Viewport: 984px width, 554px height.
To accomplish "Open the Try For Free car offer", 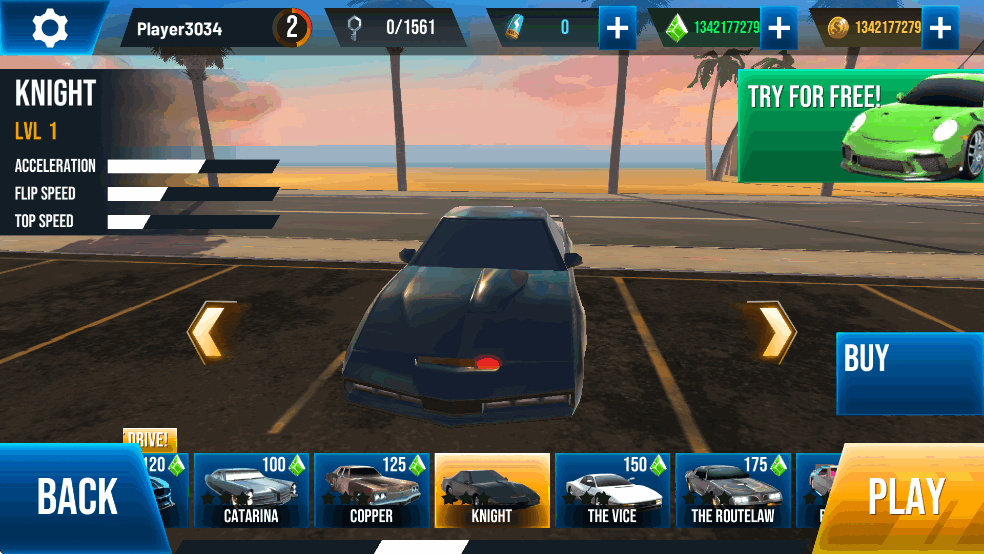I will pos(860,126).
